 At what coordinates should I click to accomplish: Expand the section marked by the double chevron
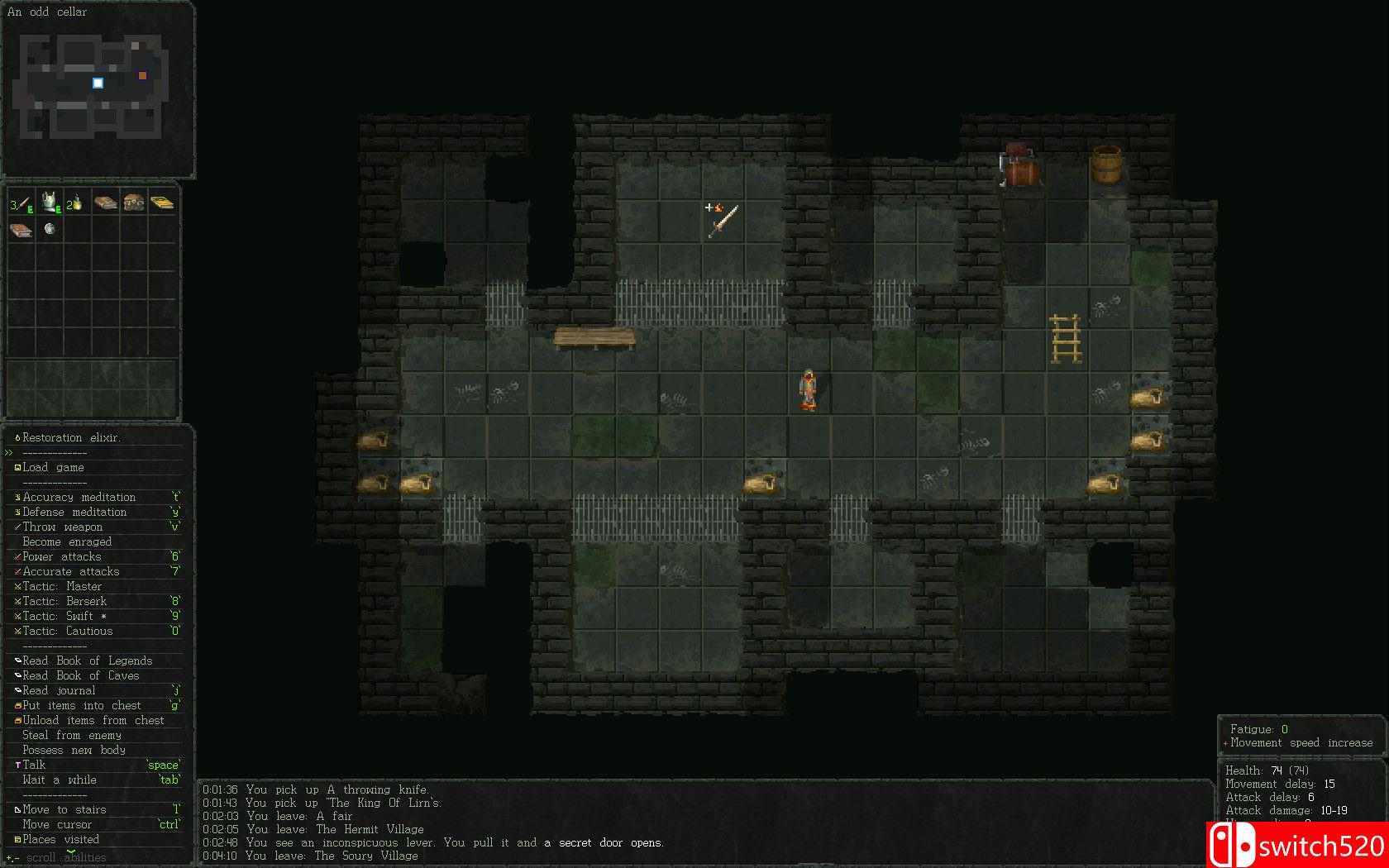[x=7, y=452]
